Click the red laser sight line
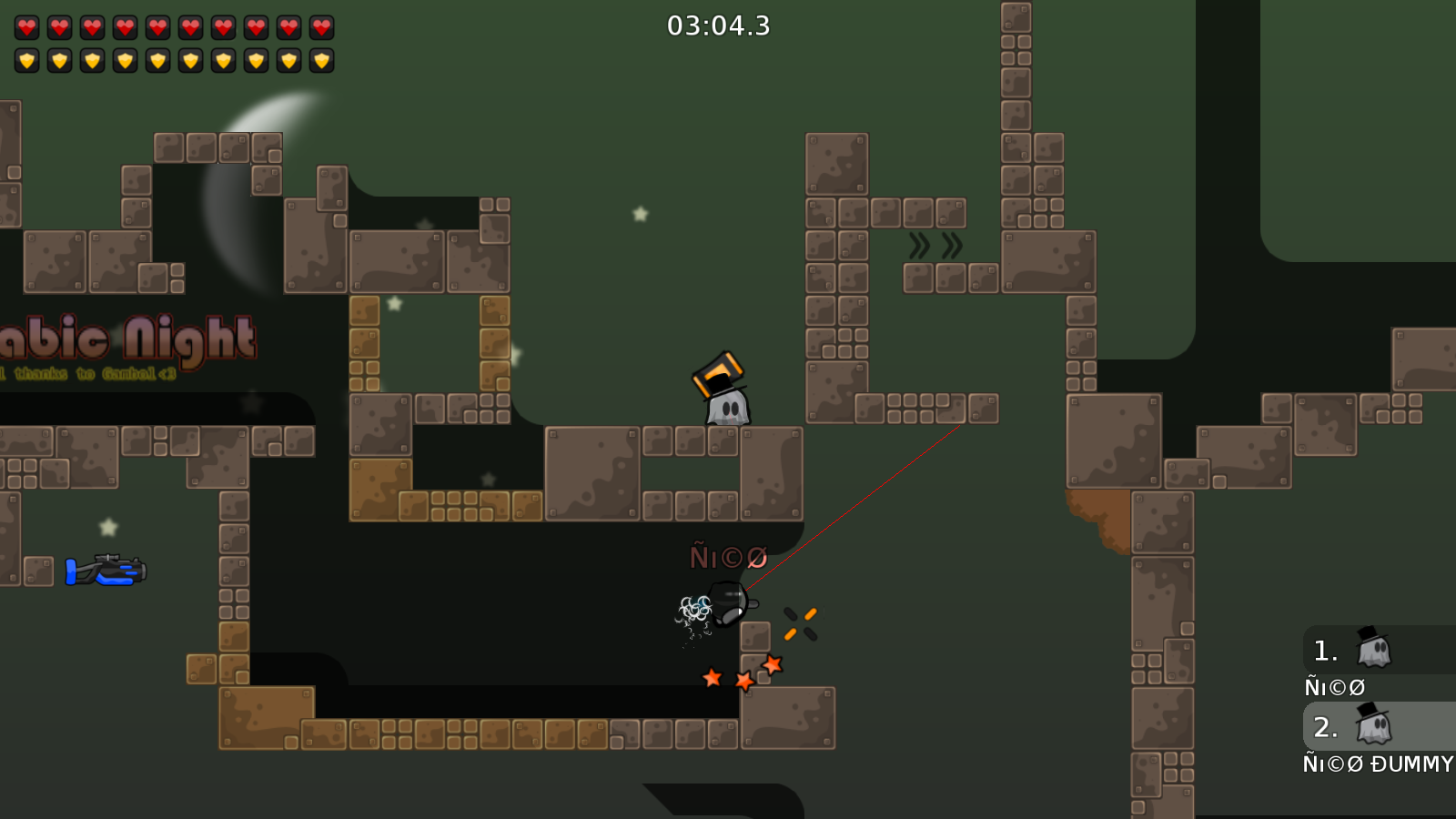Screen dimensions: 1456x819 (x=864, y=500)
